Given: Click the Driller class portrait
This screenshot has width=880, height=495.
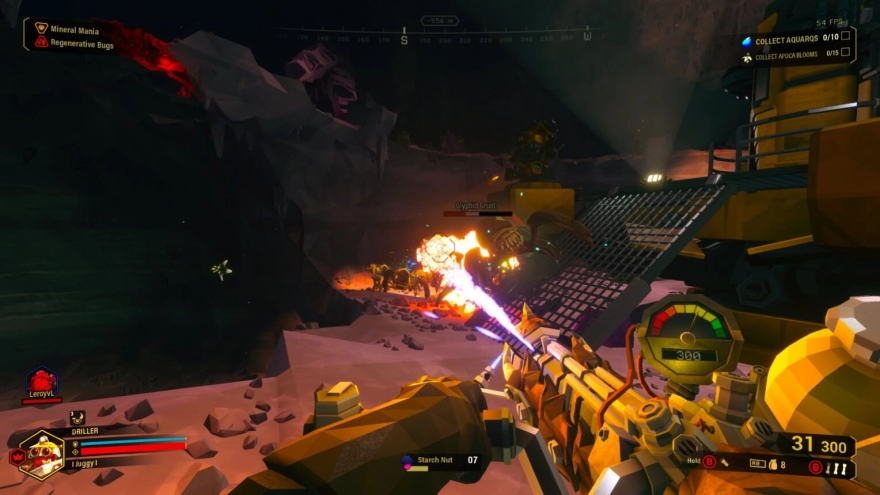Looking at the screenshot, I should [x=41, y=454].
